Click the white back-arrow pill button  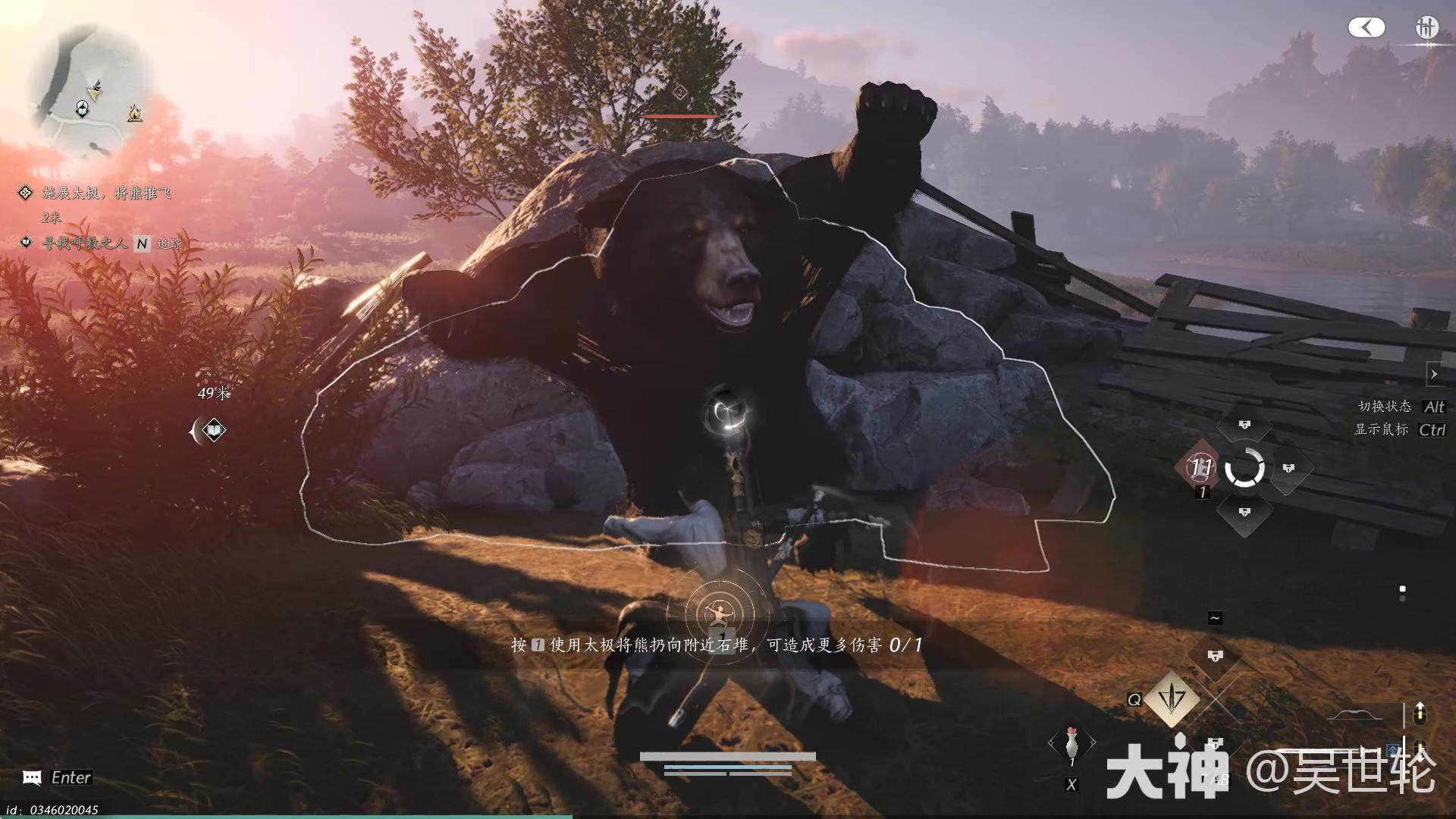pyautogui.click(x=1366, y=28)
